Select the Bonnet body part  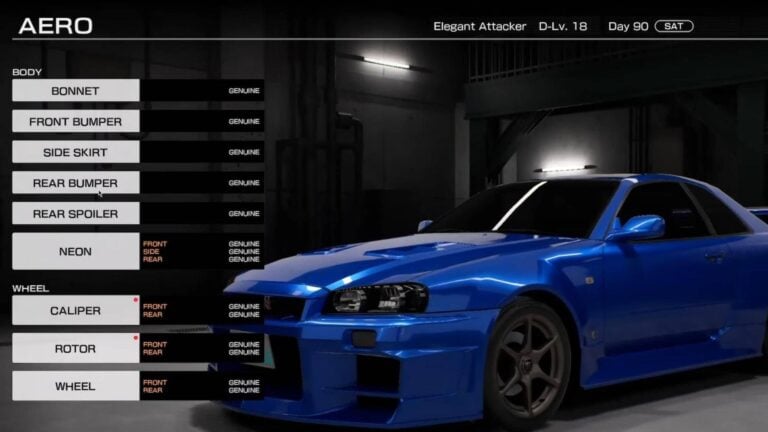tap(76, 91)
